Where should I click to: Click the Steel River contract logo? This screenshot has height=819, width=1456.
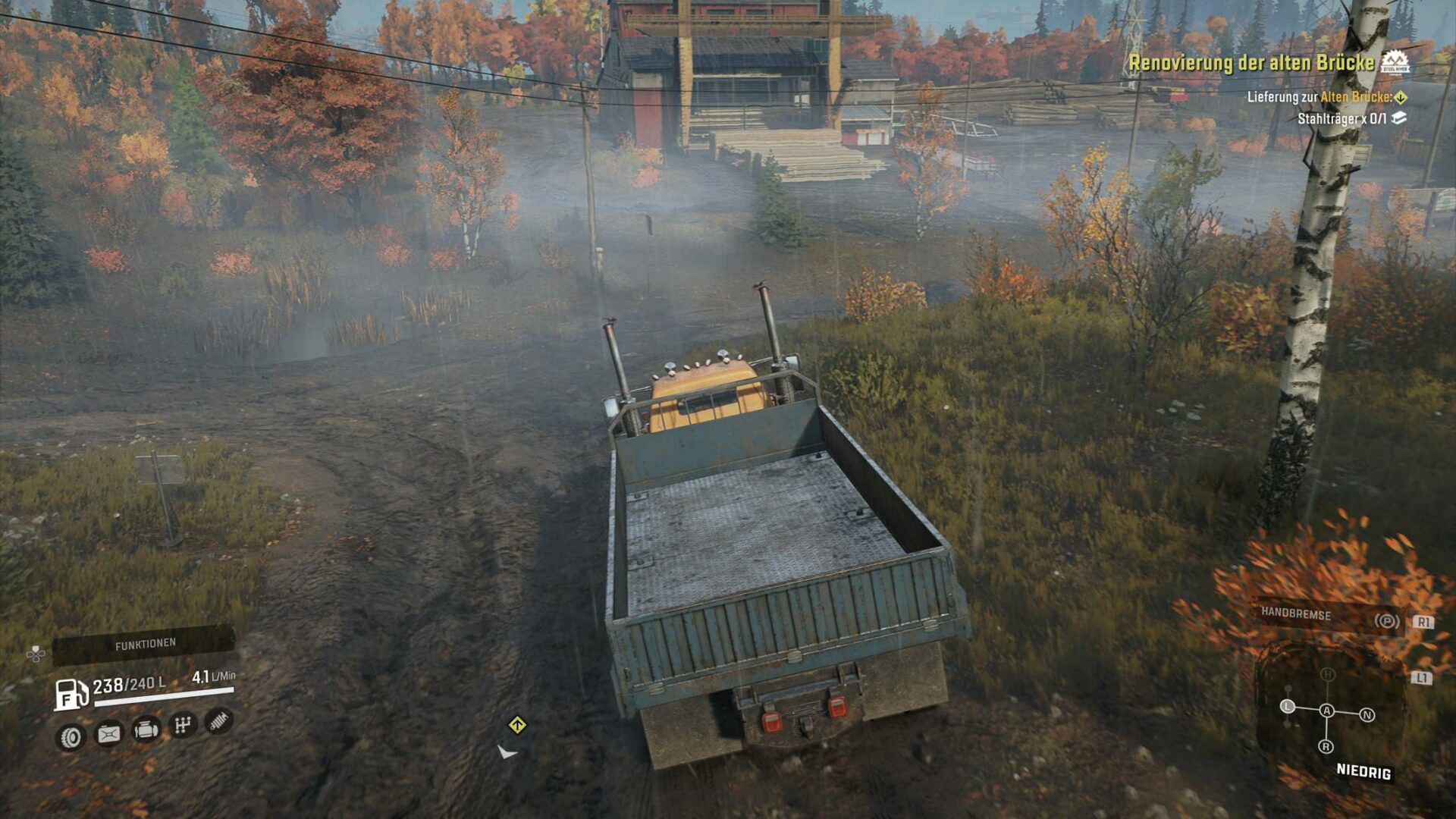[1395, 64]
